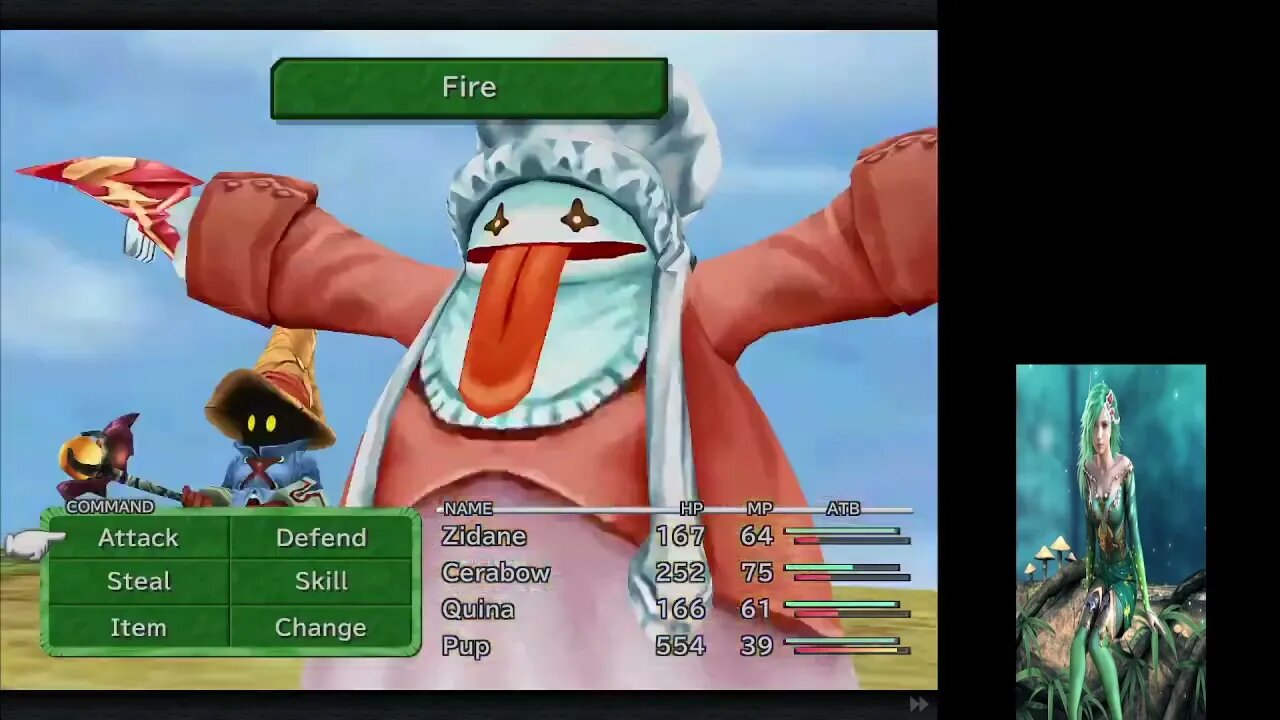Click the fast-forward speed icon
Image resolution: width=1280 pixels, height=720 pixels.
(918, 703)
